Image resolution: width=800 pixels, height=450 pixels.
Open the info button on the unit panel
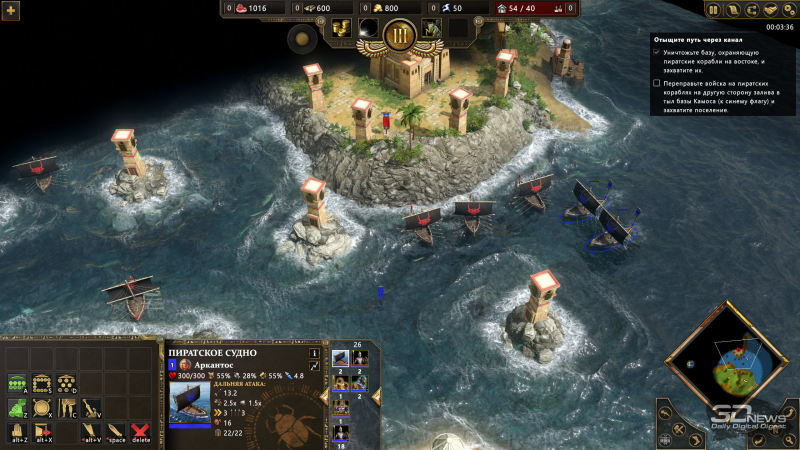pyautogui.click(x=314, y=353)
